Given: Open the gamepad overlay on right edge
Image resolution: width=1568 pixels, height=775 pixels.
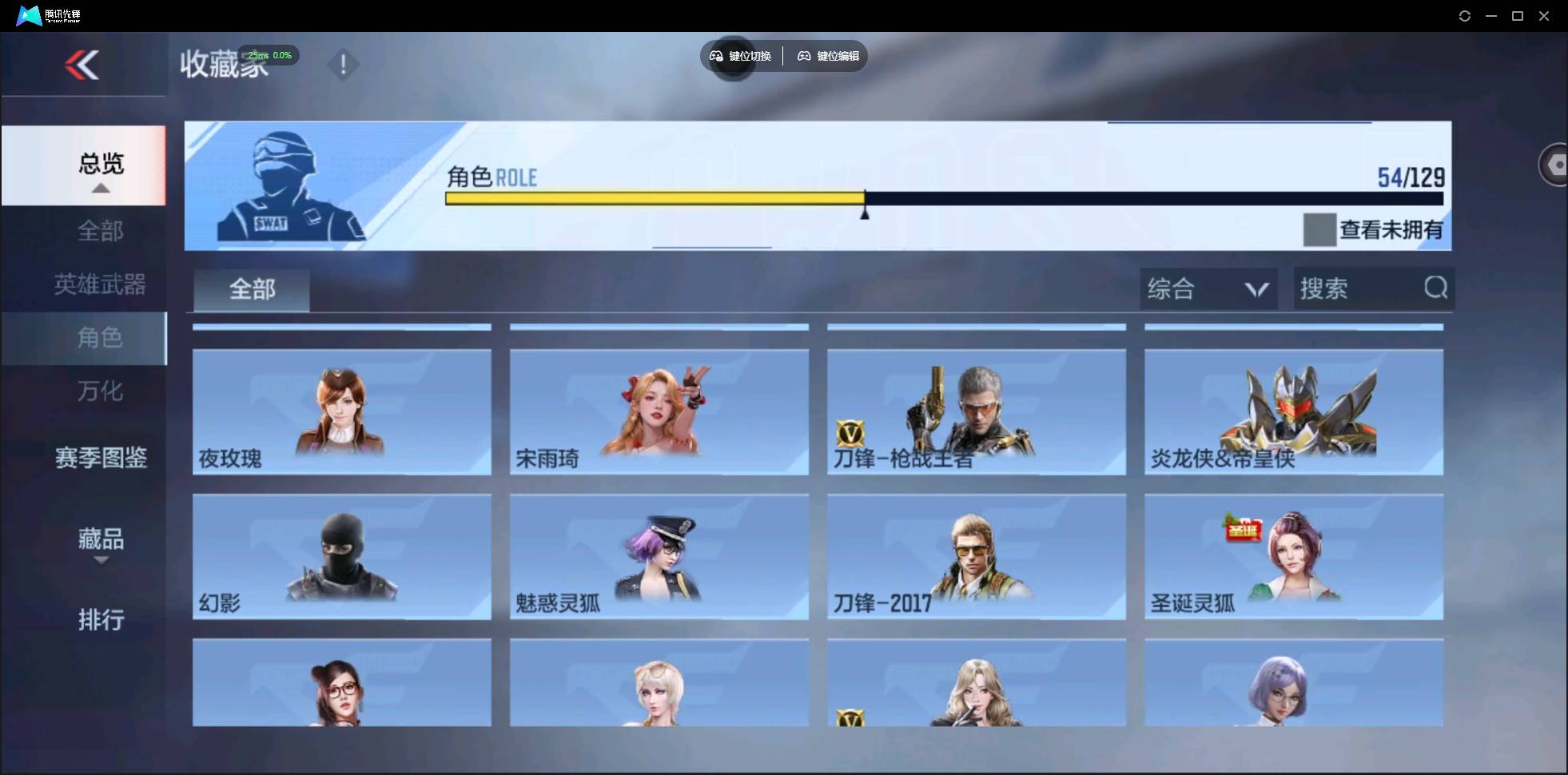Looking at the screenshot, I should pyautogui.click(x=1556, y=164).
